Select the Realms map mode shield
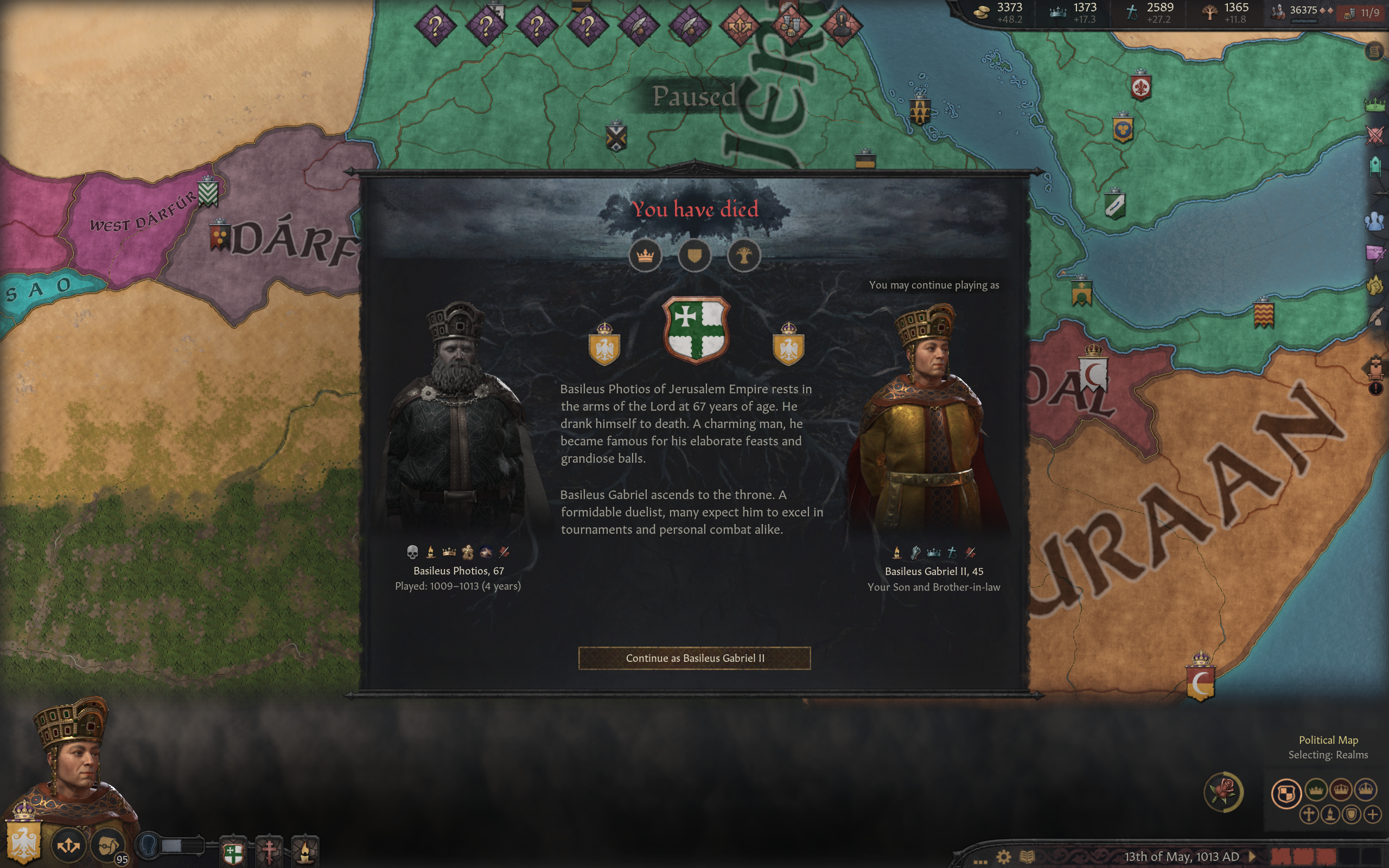 point(1286,793)
